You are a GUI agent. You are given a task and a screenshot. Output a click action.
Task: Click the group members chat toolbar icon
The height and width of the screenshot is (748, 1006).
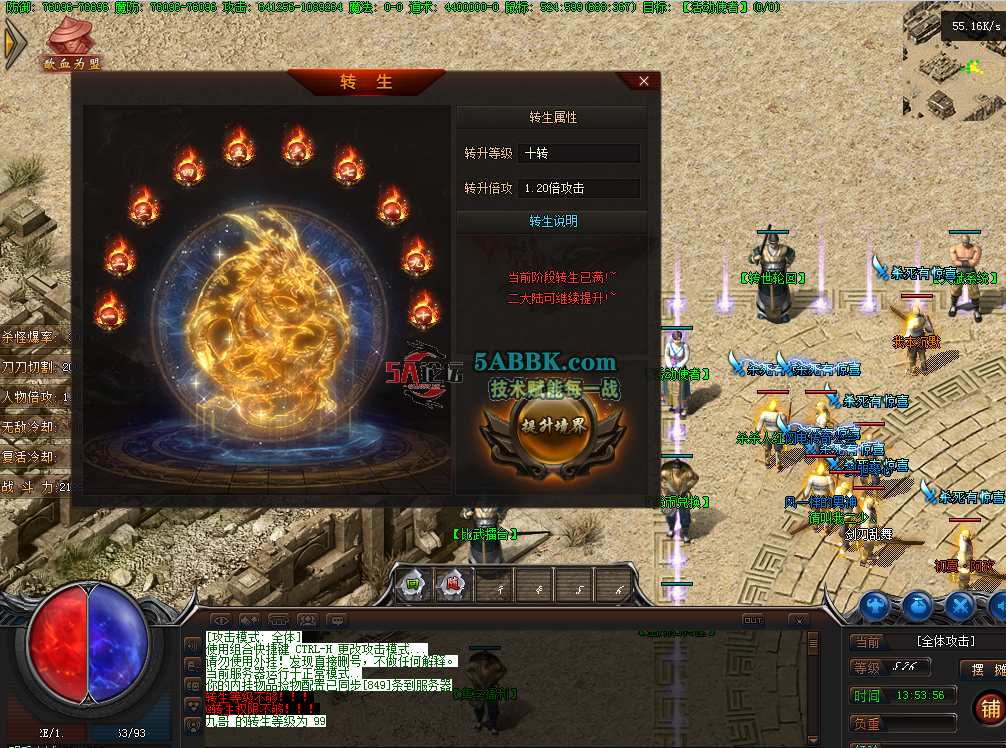coord(307,621)
